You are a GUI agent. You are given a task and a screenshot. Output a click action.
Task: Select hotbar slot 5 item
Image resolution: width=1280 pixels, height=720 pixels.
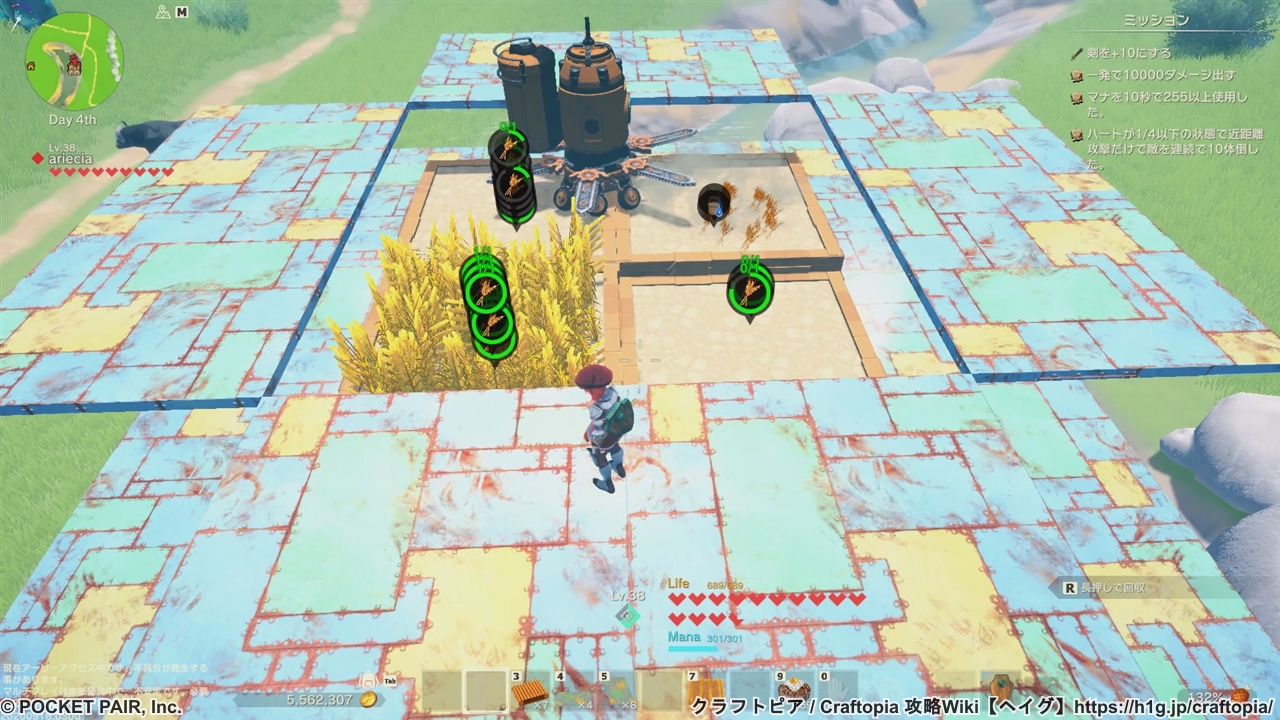(x=620, y=690)
